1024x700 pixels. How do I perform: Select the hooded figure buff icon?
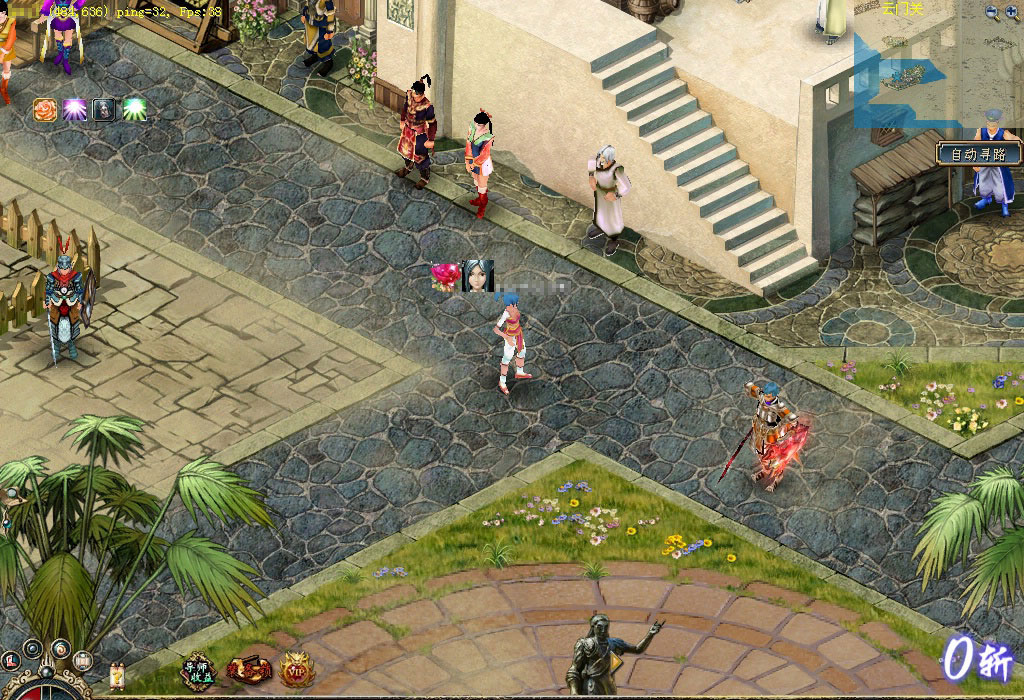104,110
